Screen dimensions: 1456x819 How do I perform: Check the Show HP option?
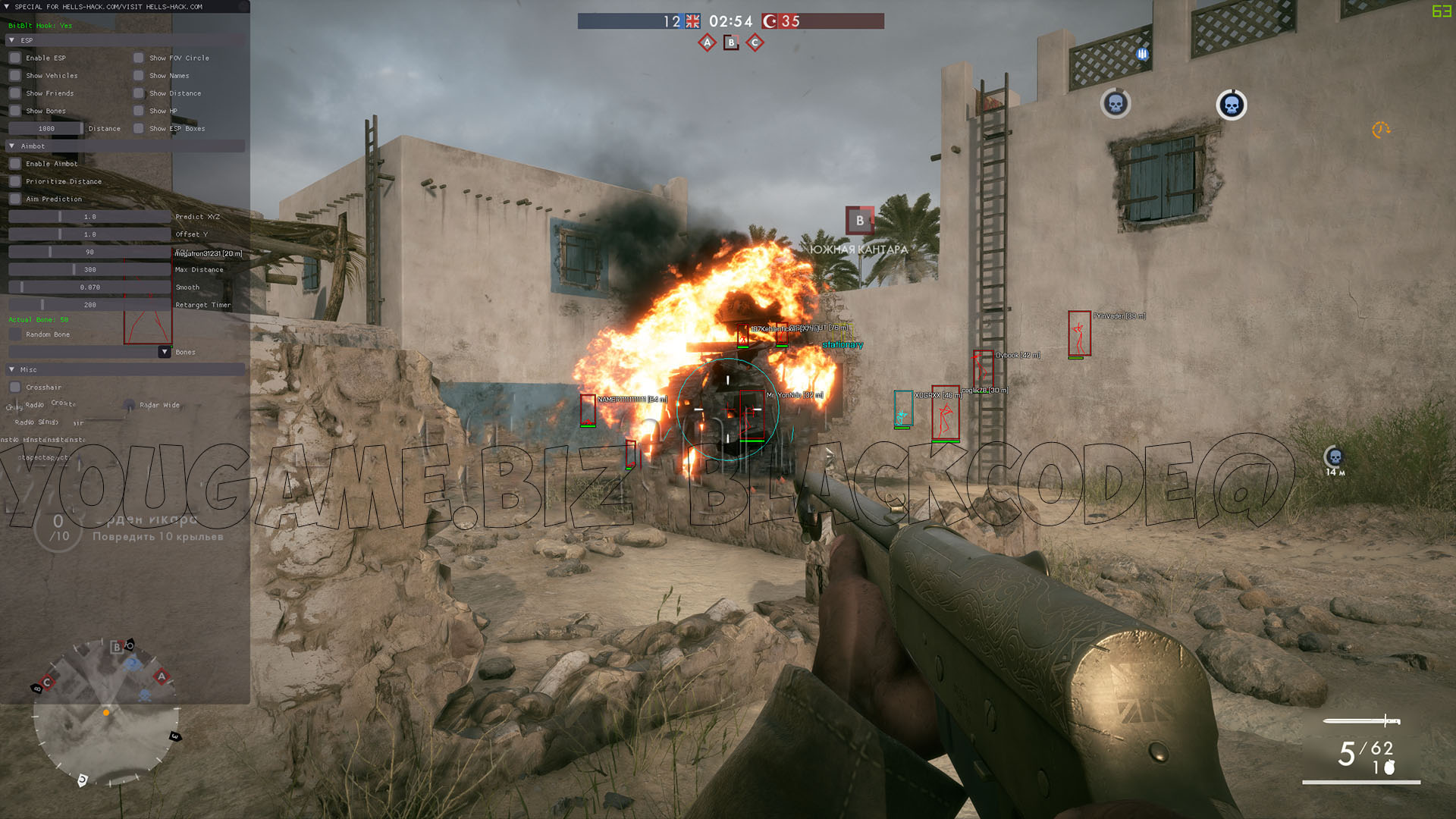[139, 111]
